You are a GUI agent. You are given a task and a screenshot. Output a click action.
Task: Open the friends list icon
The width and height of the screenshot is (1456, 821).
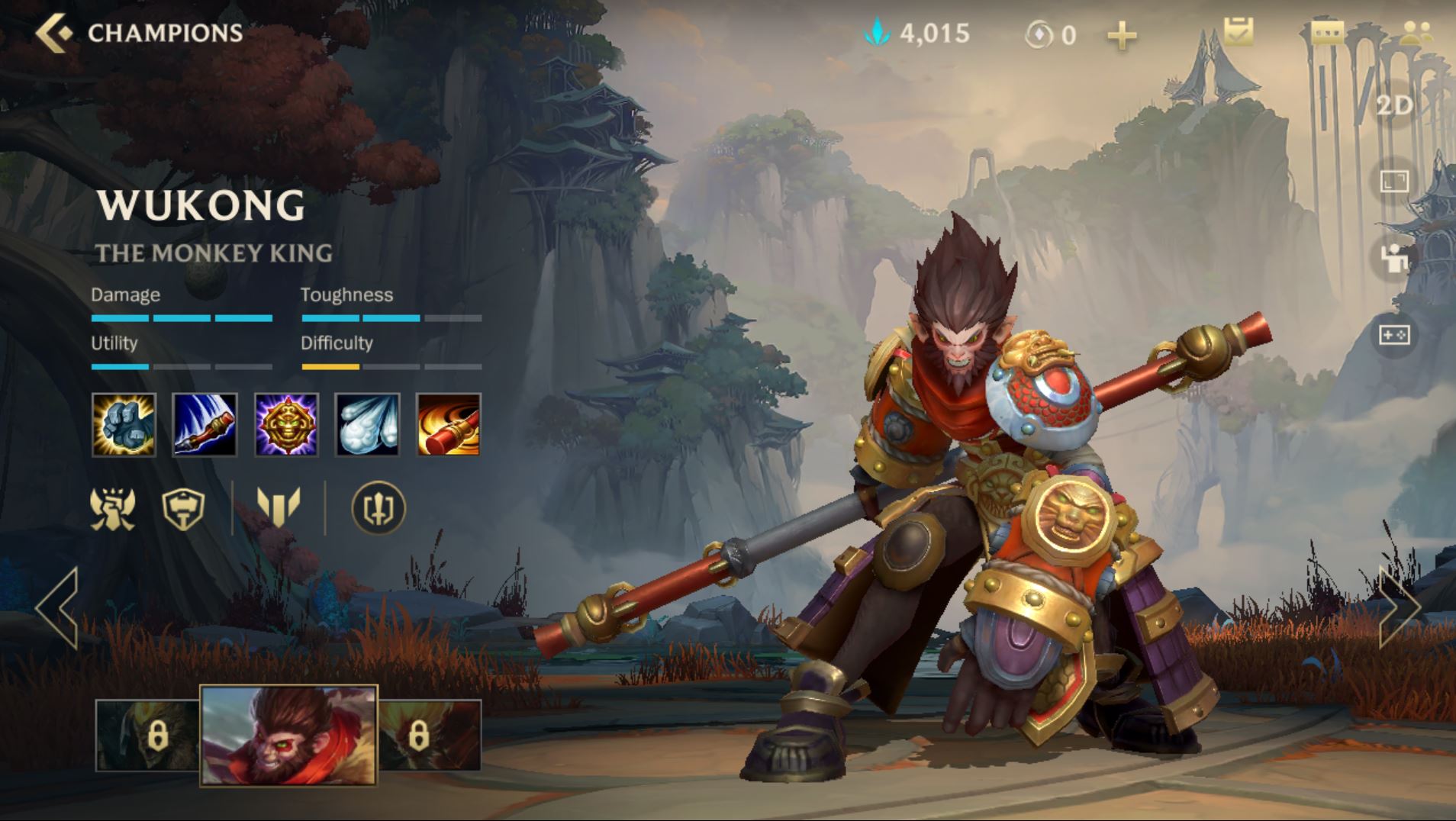tap(1416, 33)
